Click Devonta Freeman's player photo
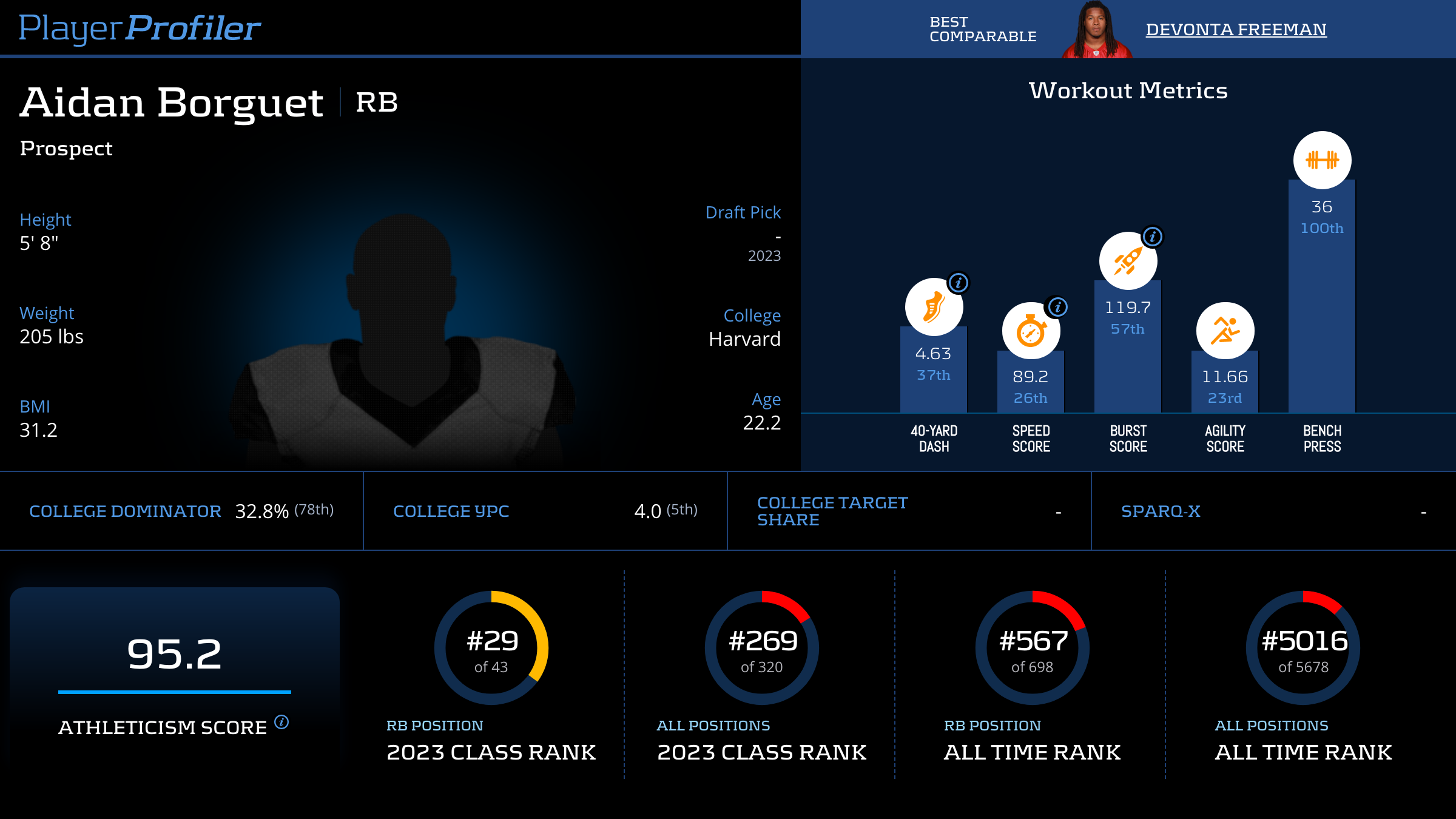Image resolution: width=1456 pixels, height=819 pixels. click(1096, 30)
